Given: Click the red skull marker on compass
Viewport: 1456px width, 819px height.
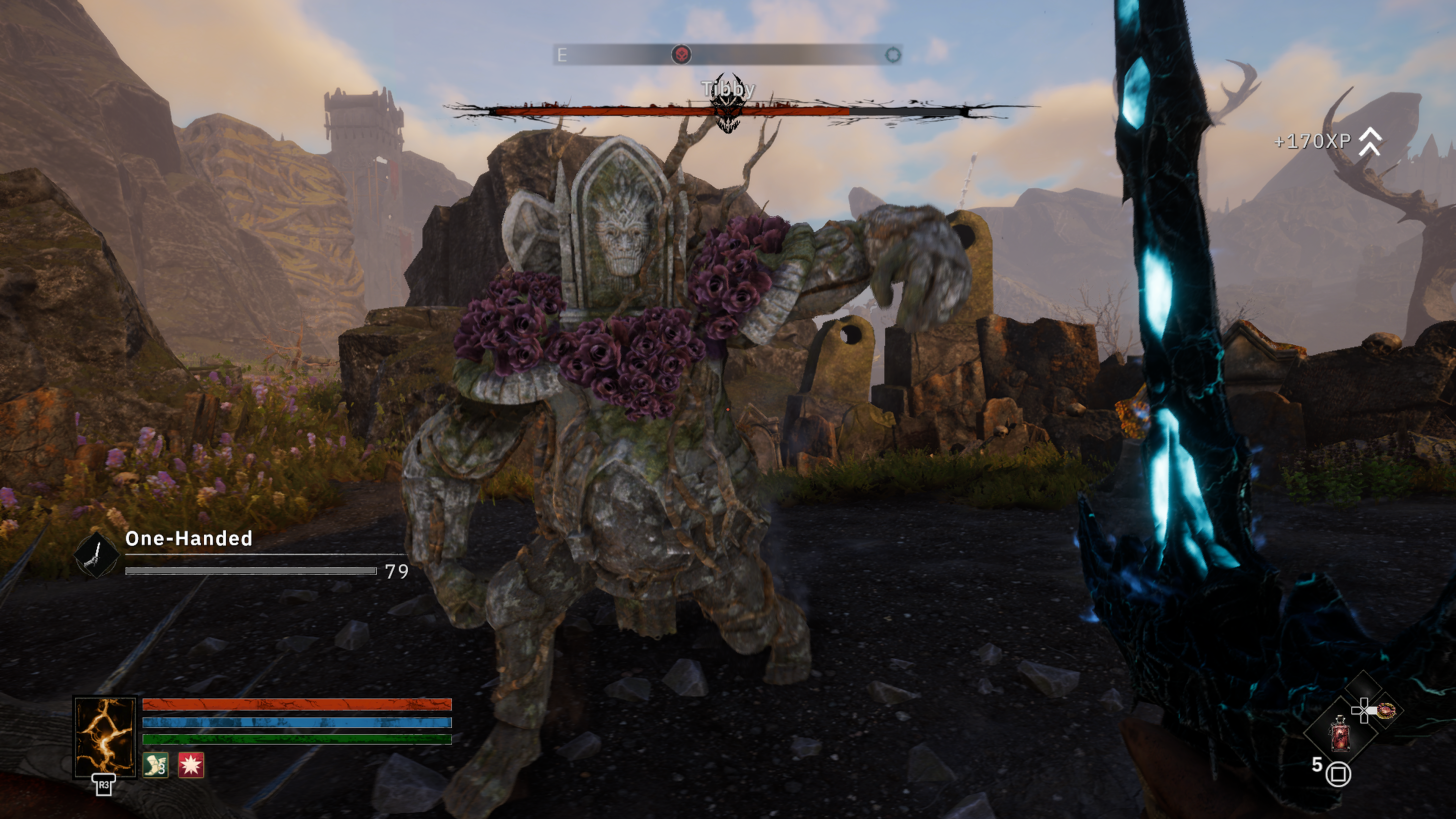Looking at the screenshot, I should click(681, 55).
